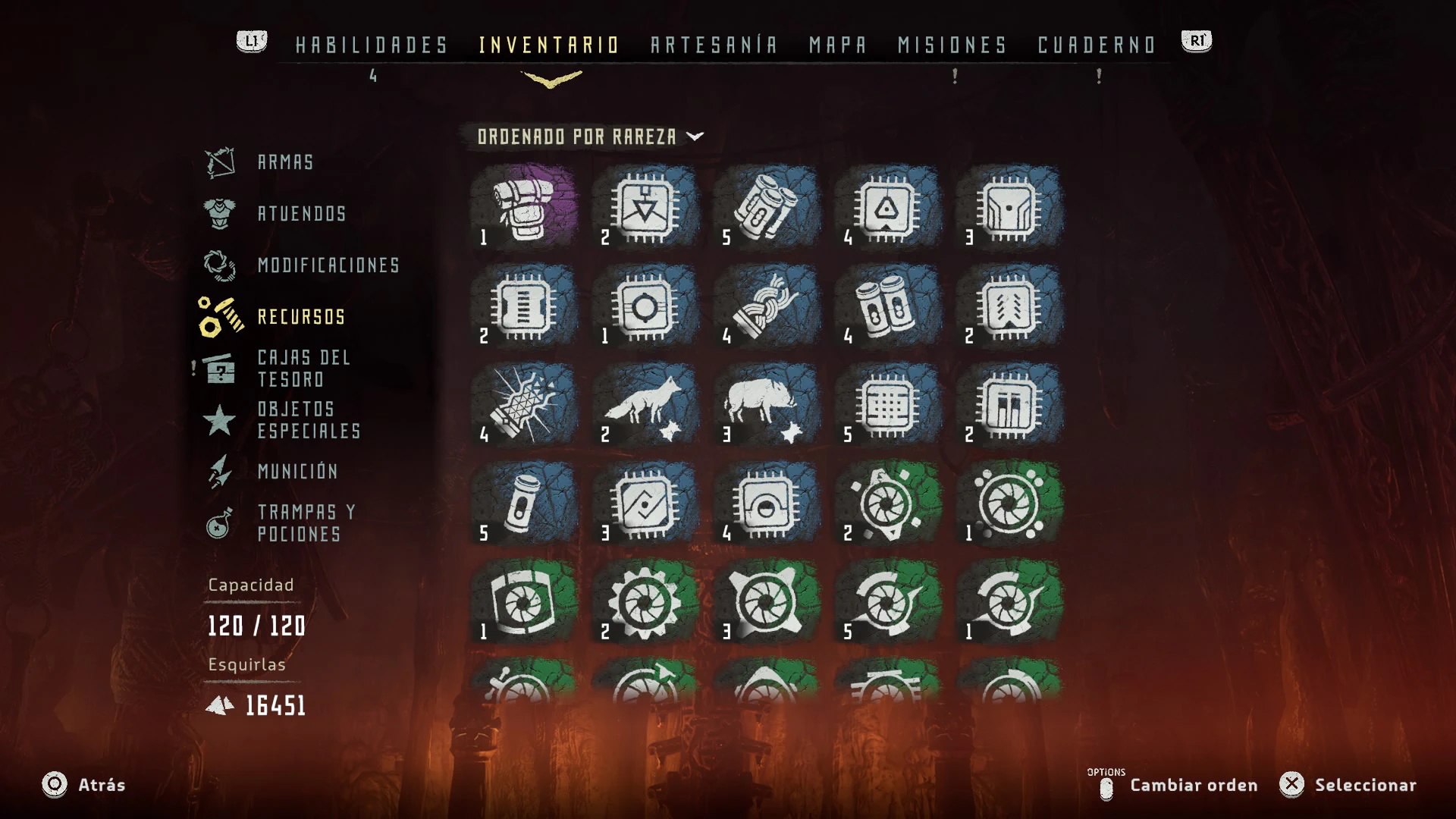
Task: Open Objetos Especiales category
Action: 308,420
